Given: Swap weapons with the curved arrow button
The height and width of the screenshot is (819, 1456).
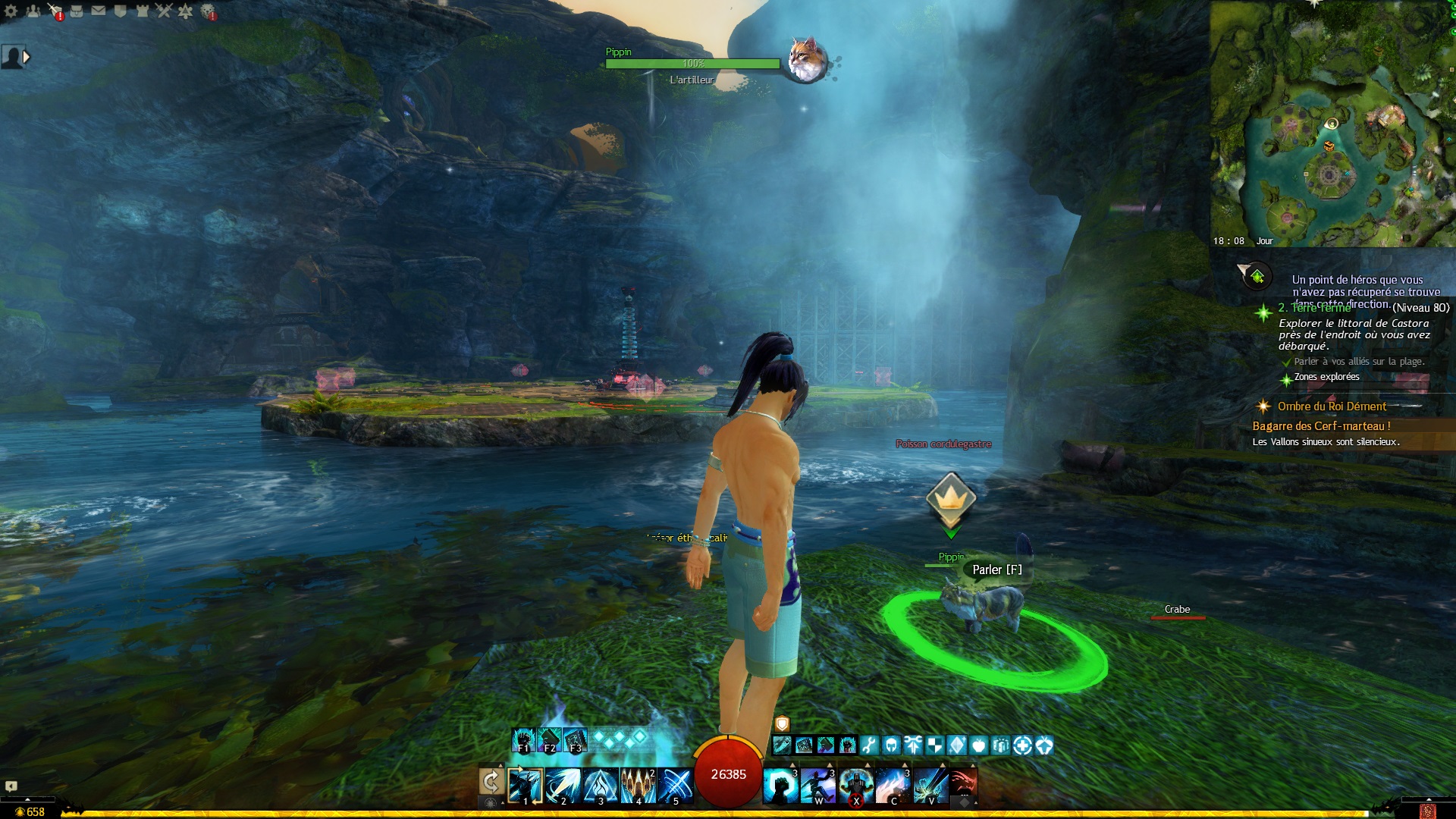Looking at the screenshot, I should click(x=491, y=782).
